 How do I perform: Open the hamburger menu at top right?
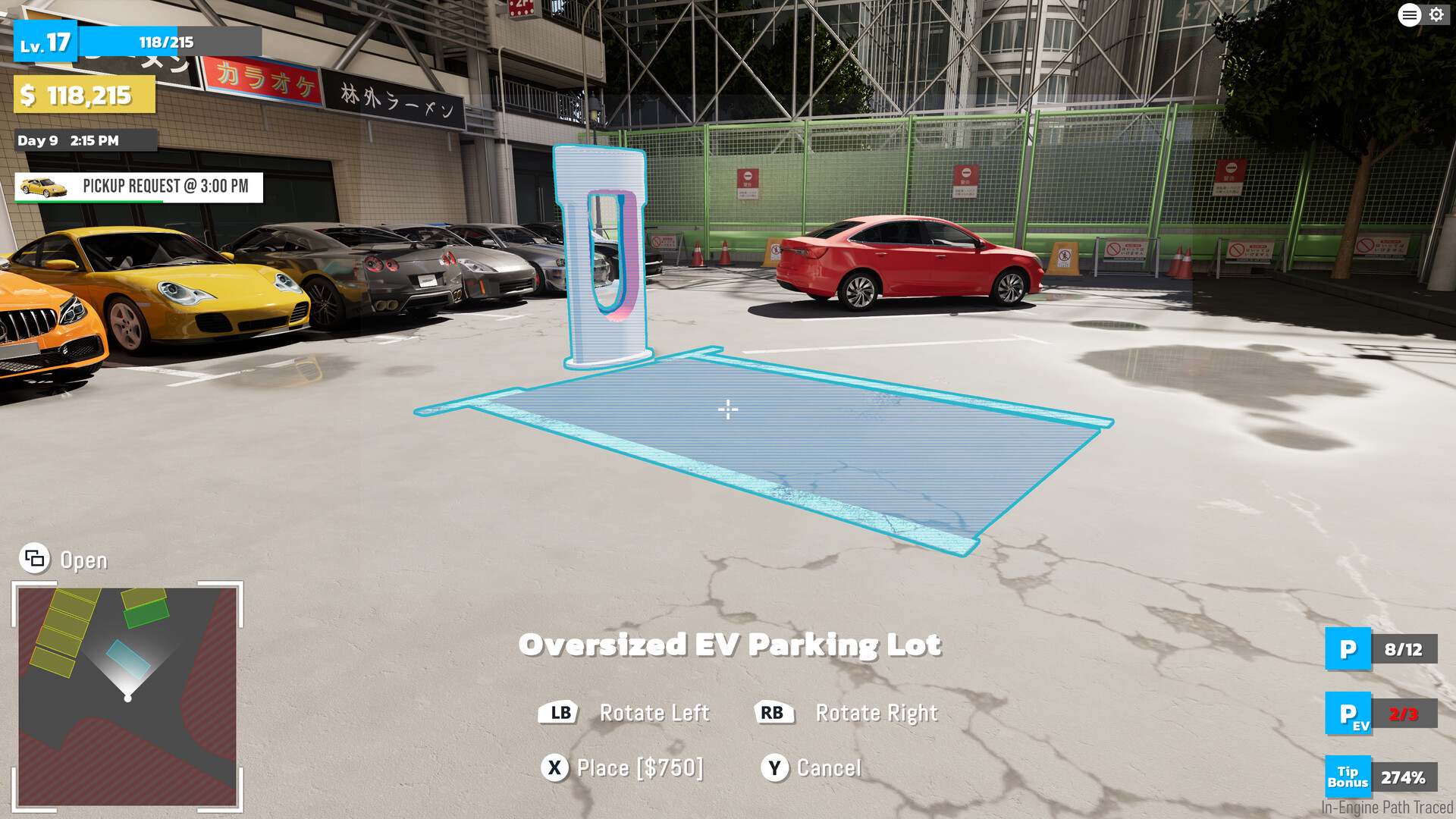(x=1409, y=15)
